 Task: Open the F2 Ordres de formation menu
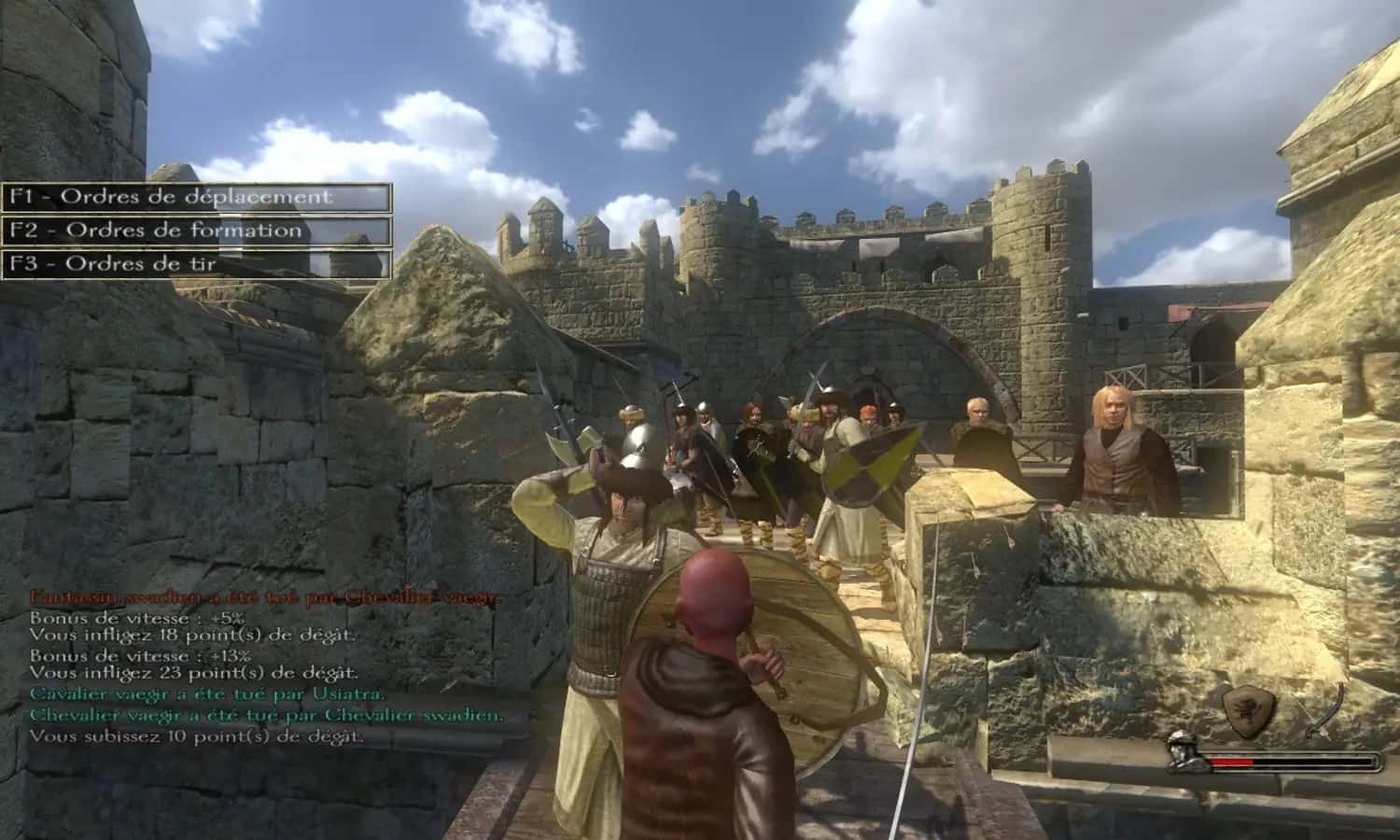pos(155,231)
